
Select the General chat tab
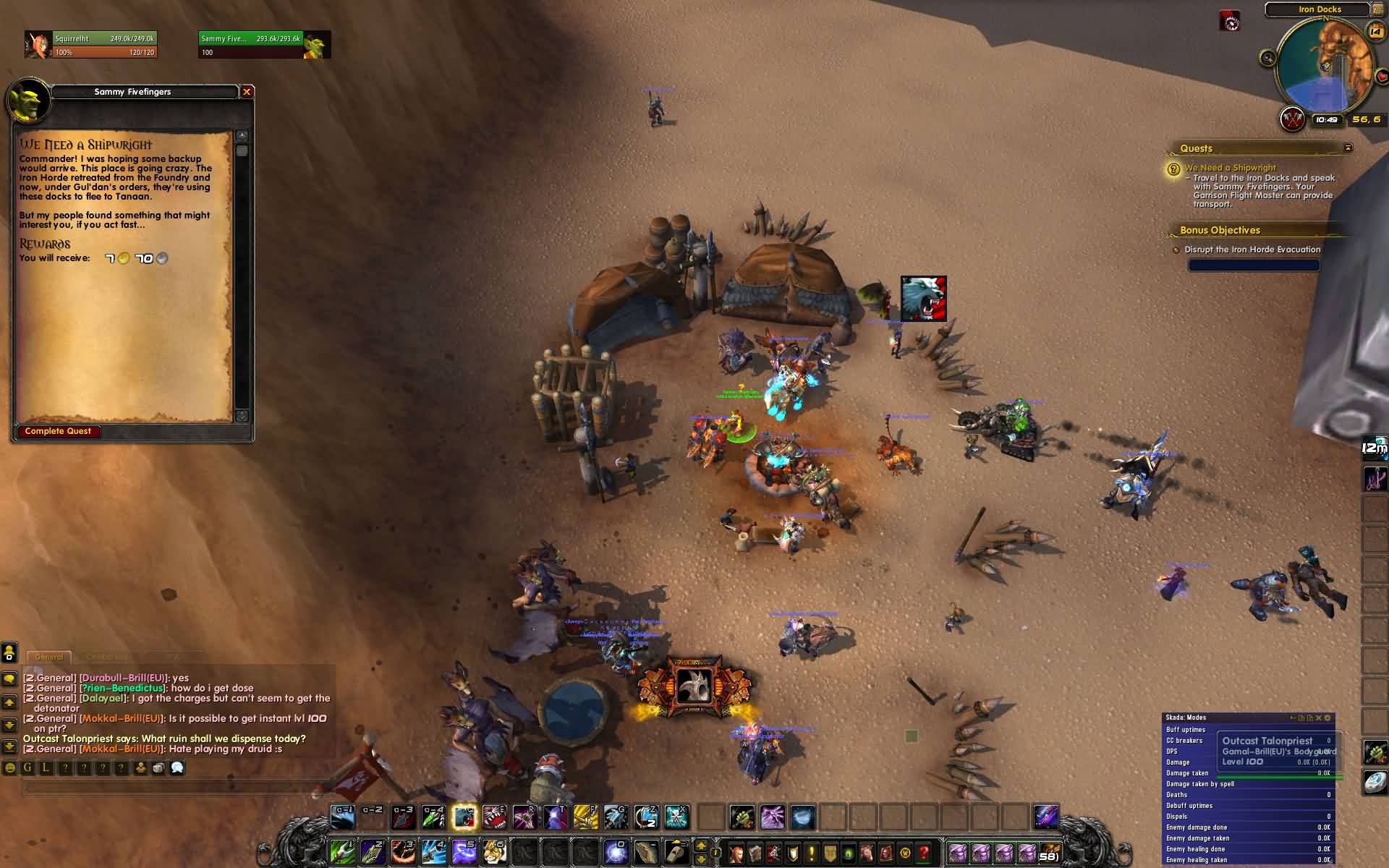tap(49, 657)
